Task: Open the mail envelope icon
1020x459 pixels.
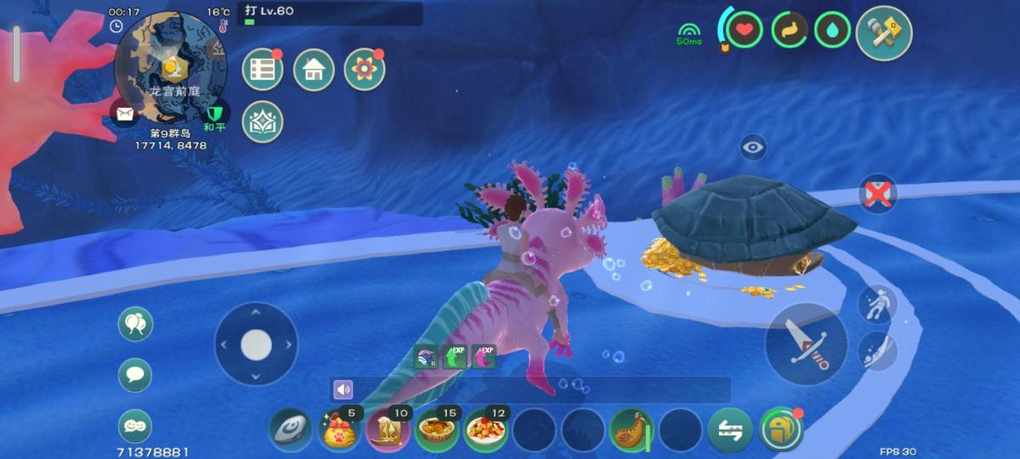Action: (x=124, y=114)
